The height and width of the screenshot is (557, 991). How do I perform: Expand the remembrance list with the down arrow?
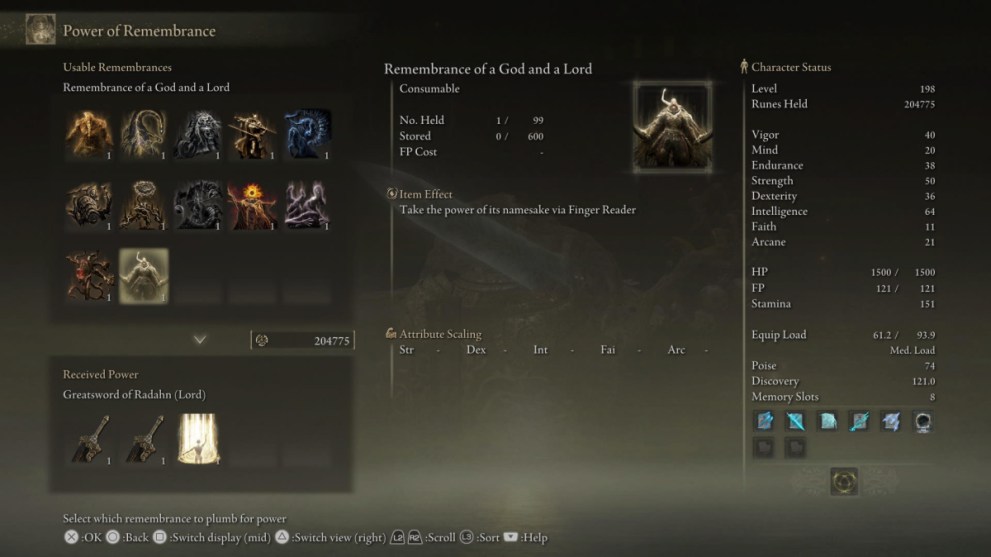pyautogui.click(x=200, y=340)
